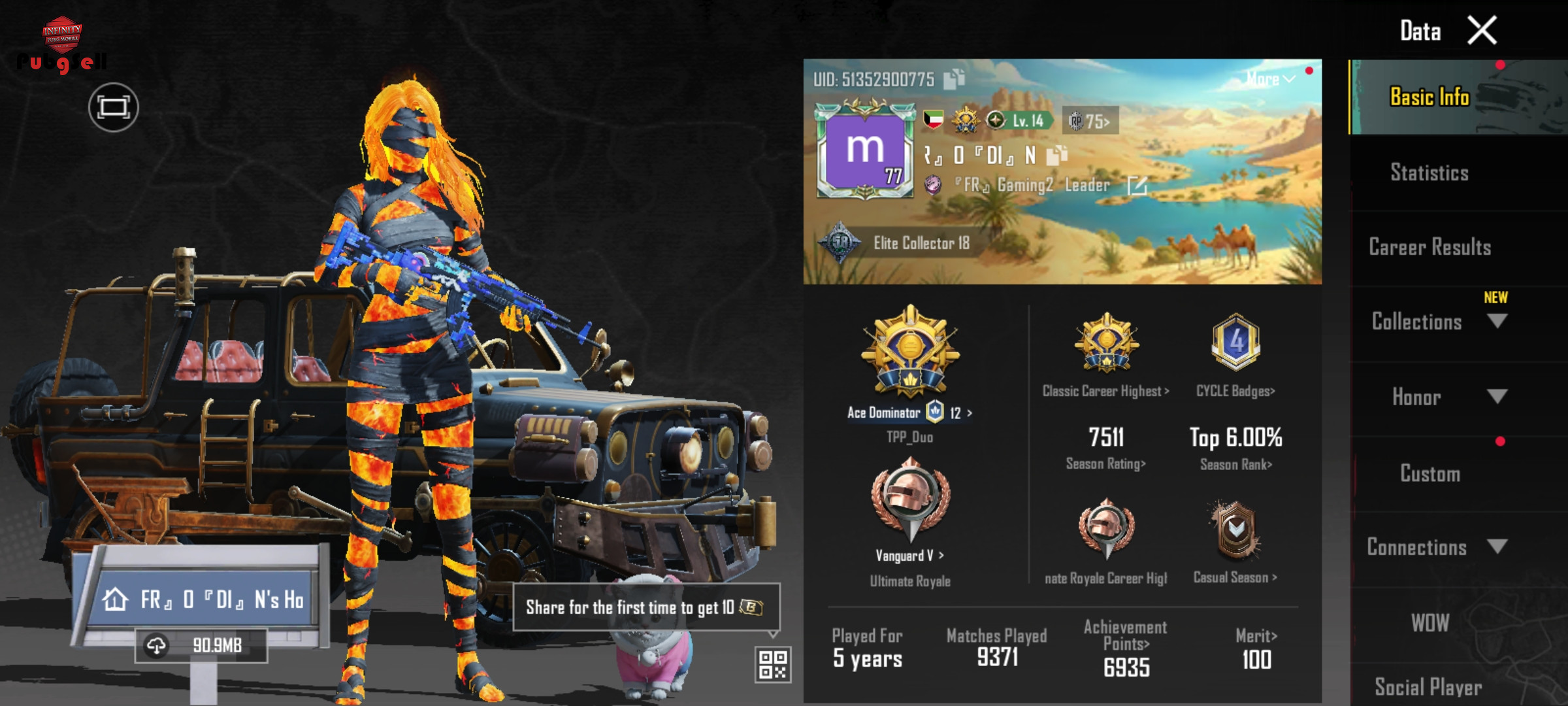This screenshot has width=1568, height=706.
Task: Switch to the Statistics tab
Action: (x=1429, y=173)
